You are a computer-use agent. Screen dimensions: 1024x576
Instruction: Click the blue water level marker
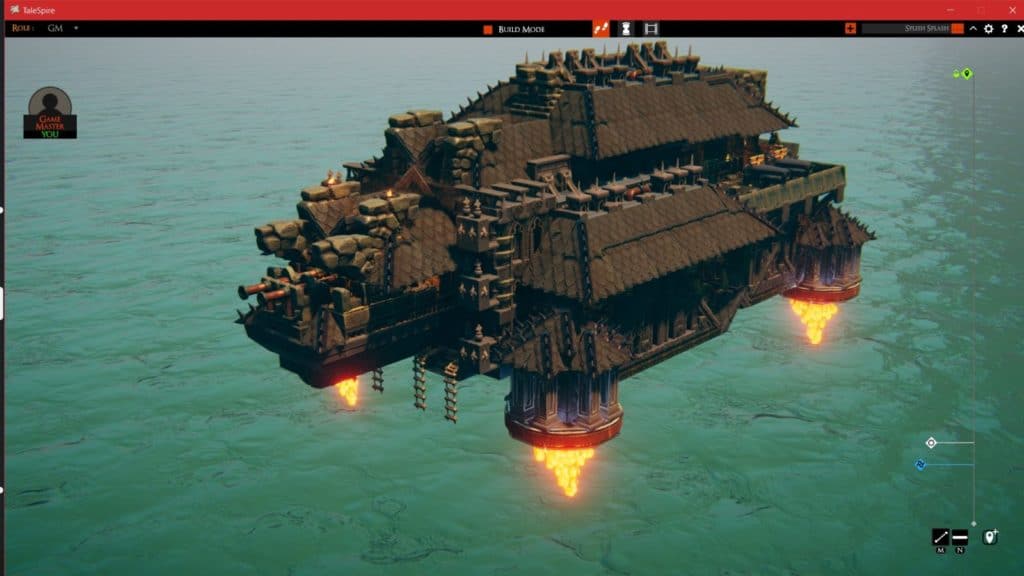coord(921,464)
